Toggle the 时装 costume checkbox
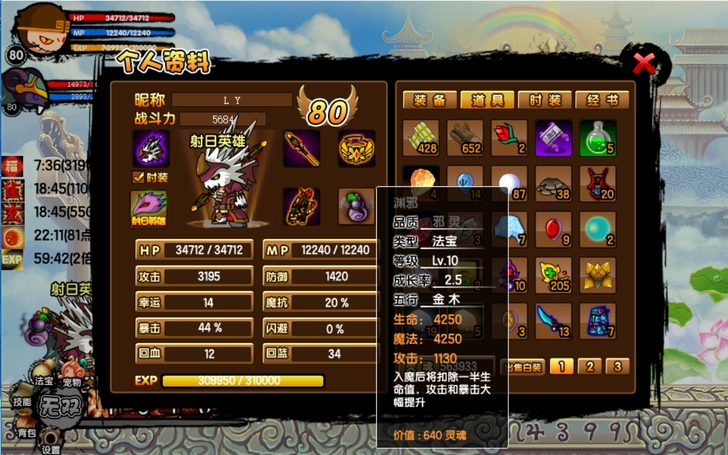Viewport: 728px width, 455px height. click(x=140, y=177)
